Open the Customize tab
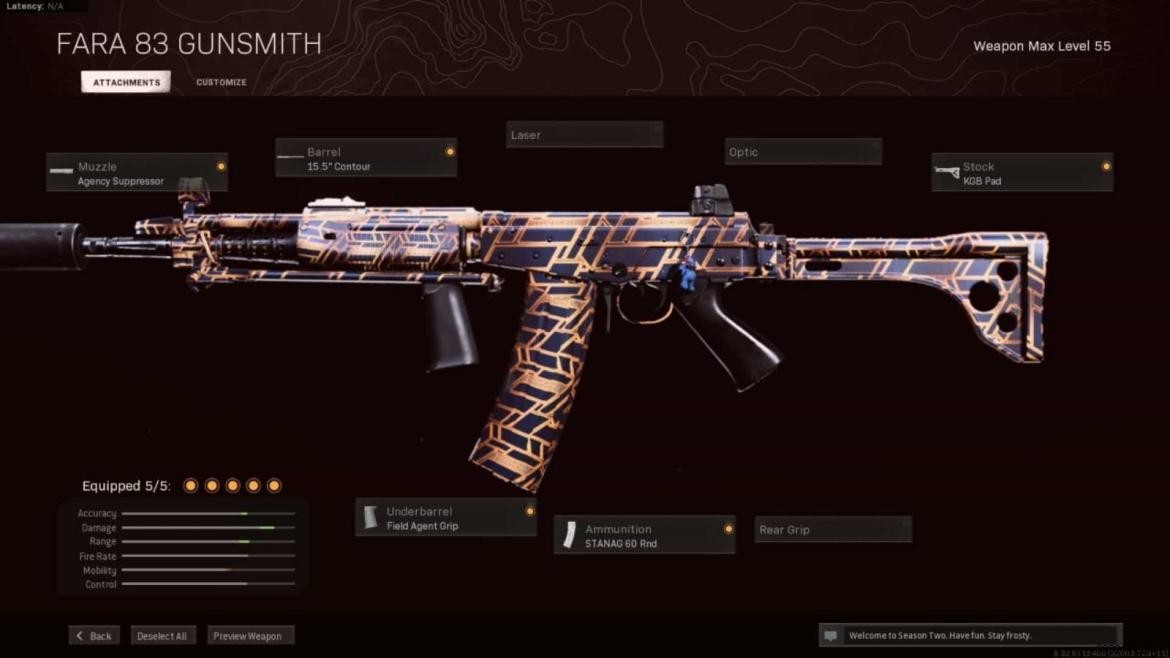1170x658 pixels. [x=221, y=82]
